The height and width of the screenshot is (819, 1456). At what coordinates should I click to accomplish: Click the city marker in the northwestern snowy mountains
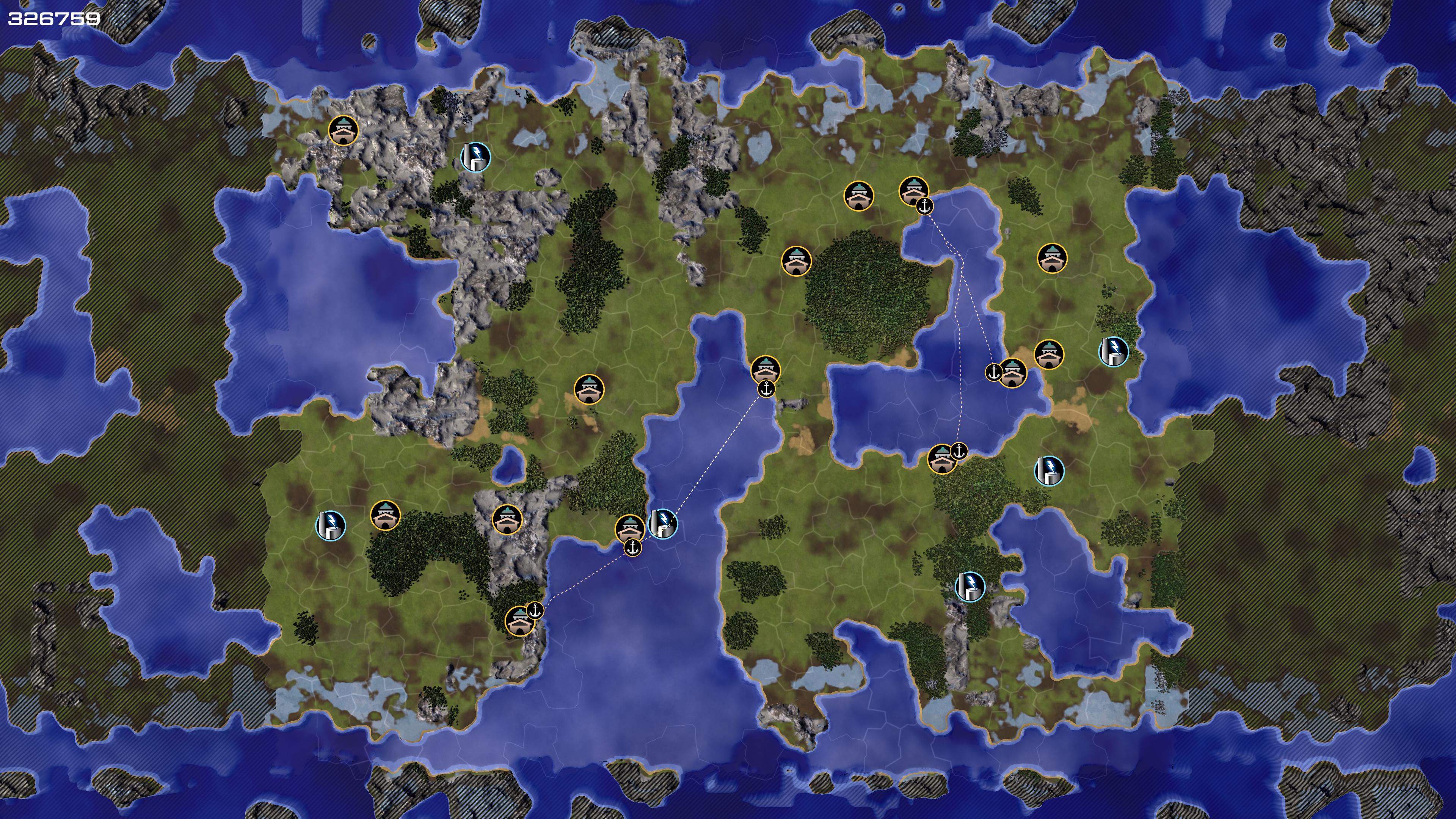[x=343, y=130]
